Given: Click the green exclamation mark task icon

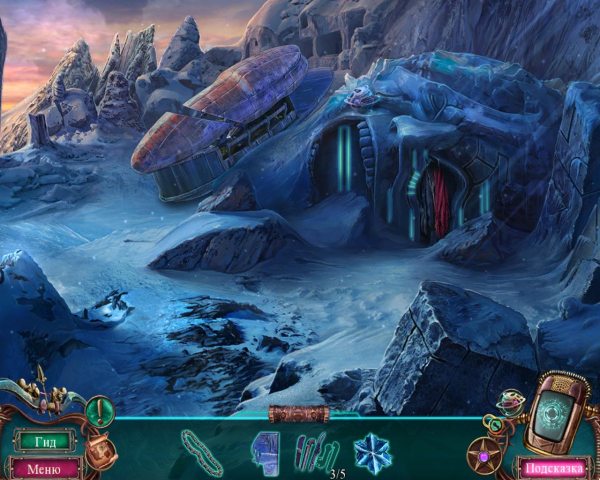Looking at the screenshot, I should (x=100, y=411).
